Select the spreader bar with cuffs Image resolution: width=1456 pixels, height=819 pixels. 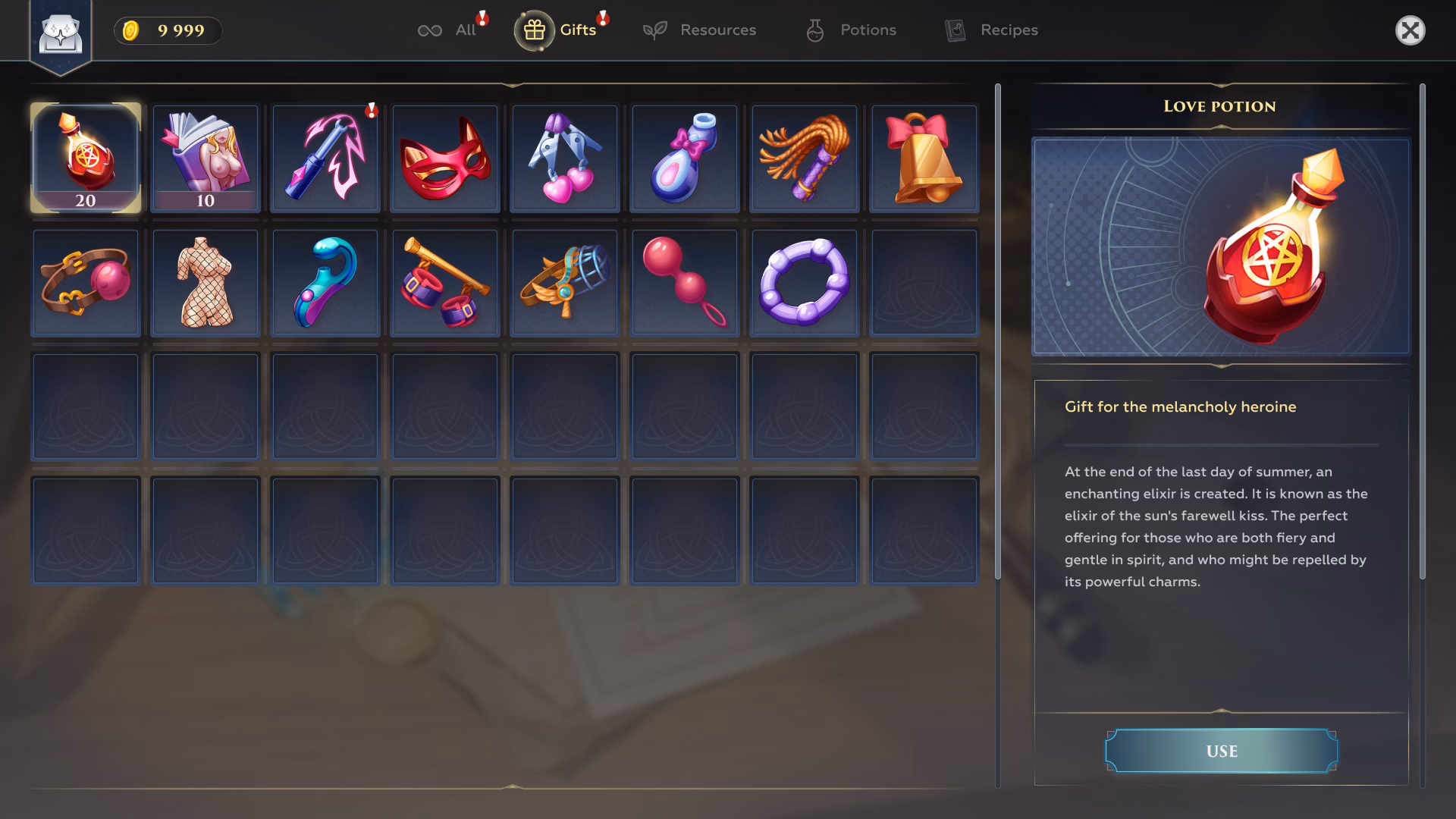pyautogui.click(x=444, y=281)
